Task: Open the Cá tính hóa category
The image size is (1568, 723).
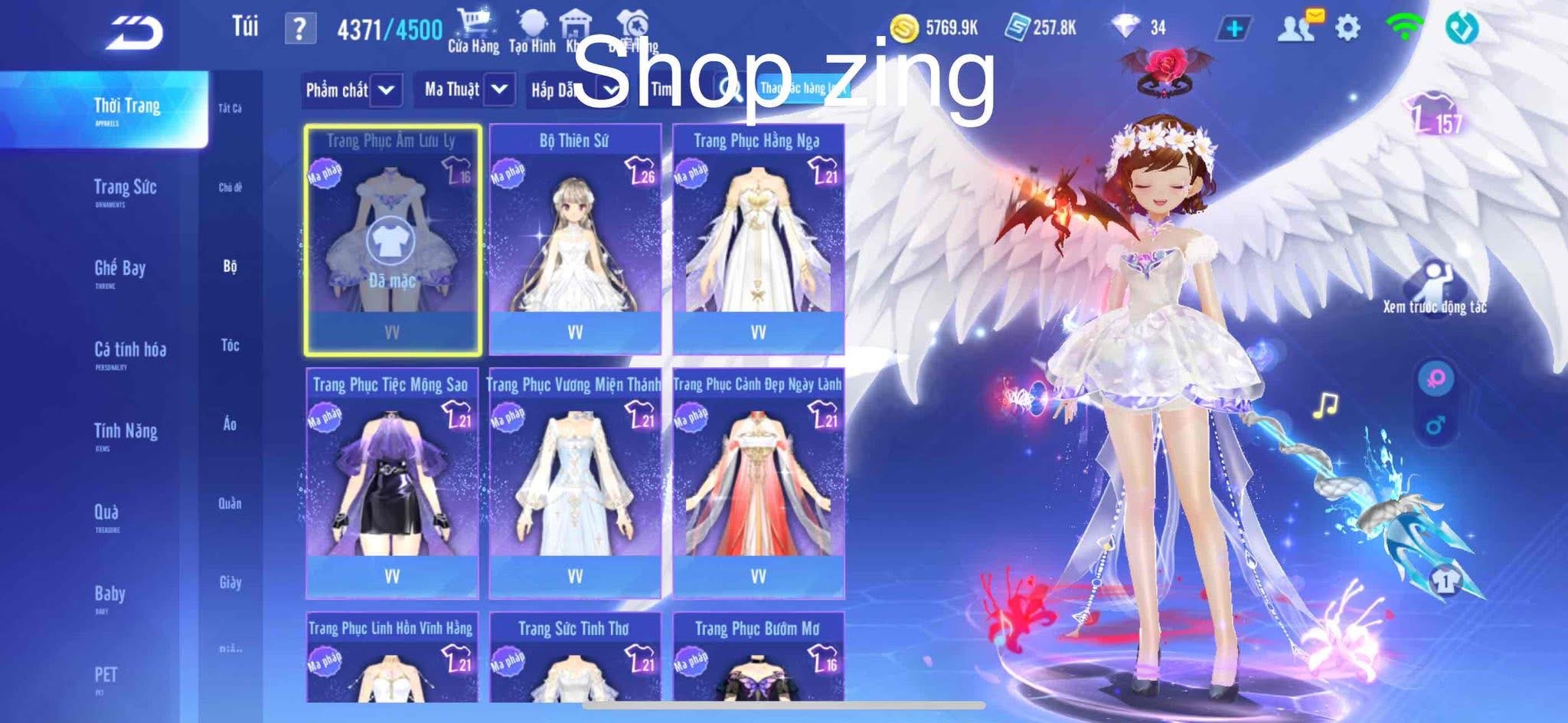Action: 129,352
